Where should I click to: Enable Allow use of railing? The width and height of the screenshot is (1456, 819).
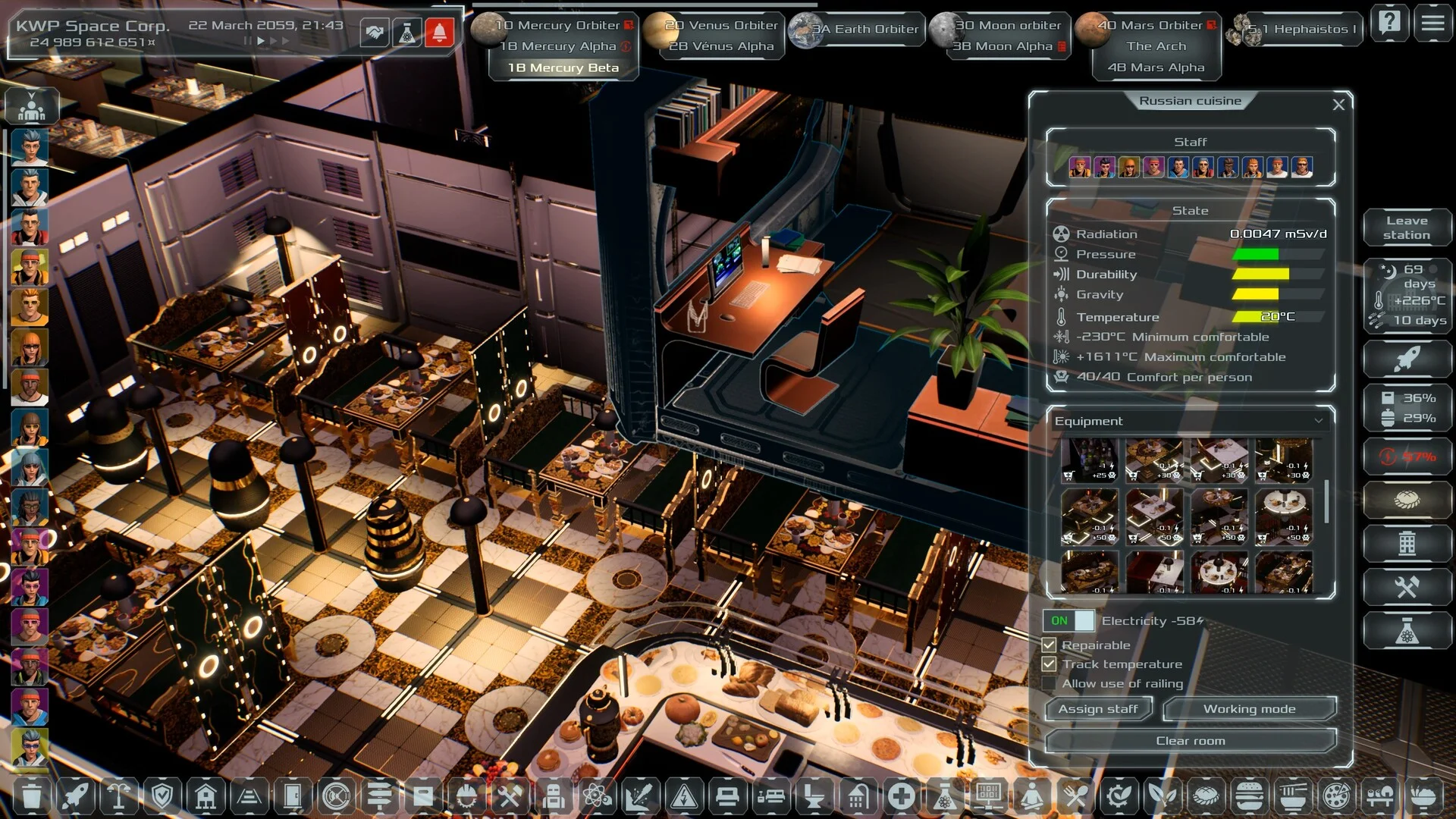click(1050, 683)
